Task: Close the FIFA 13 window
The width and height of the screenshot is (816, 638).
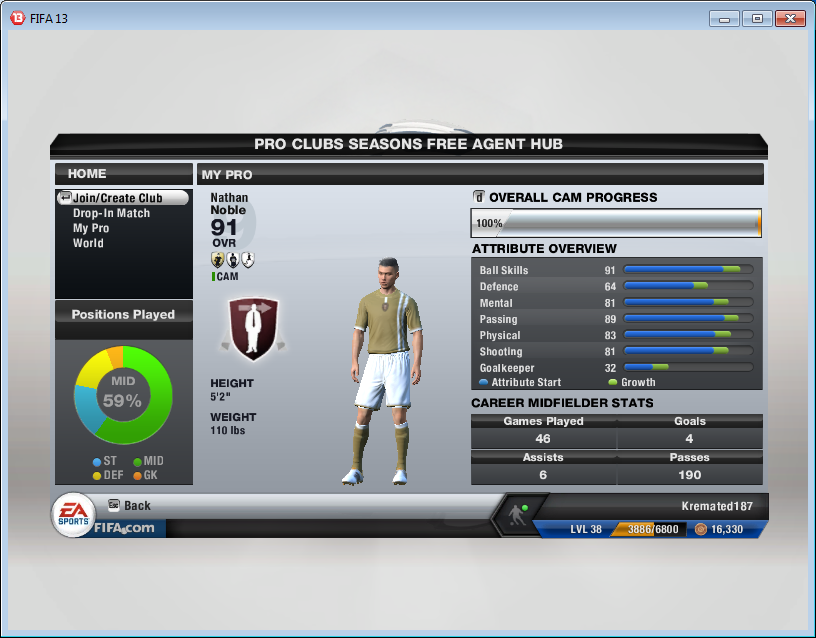Action: click(x=789, y=18)
